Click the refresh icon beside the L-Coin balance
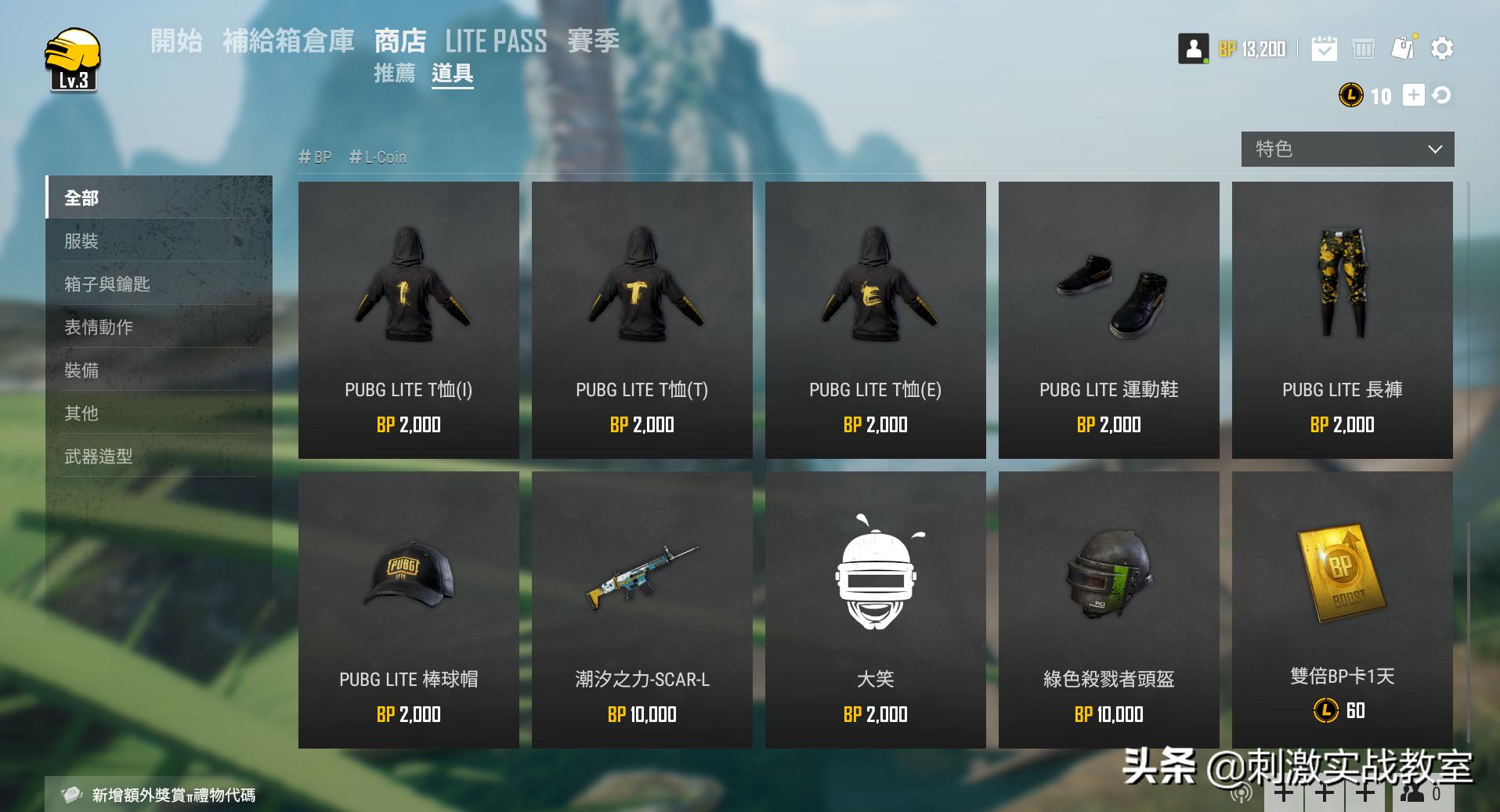 click(1443, 96)
